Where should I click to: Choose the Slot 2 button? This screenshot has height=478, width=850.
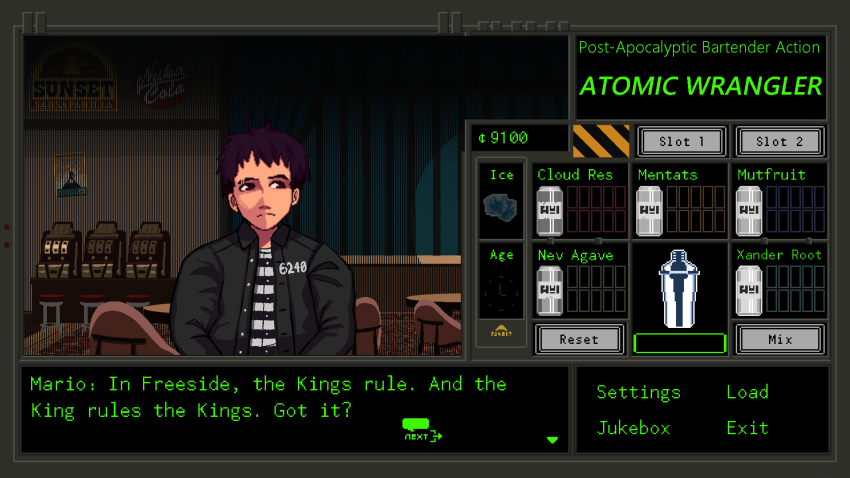[779, 141]
